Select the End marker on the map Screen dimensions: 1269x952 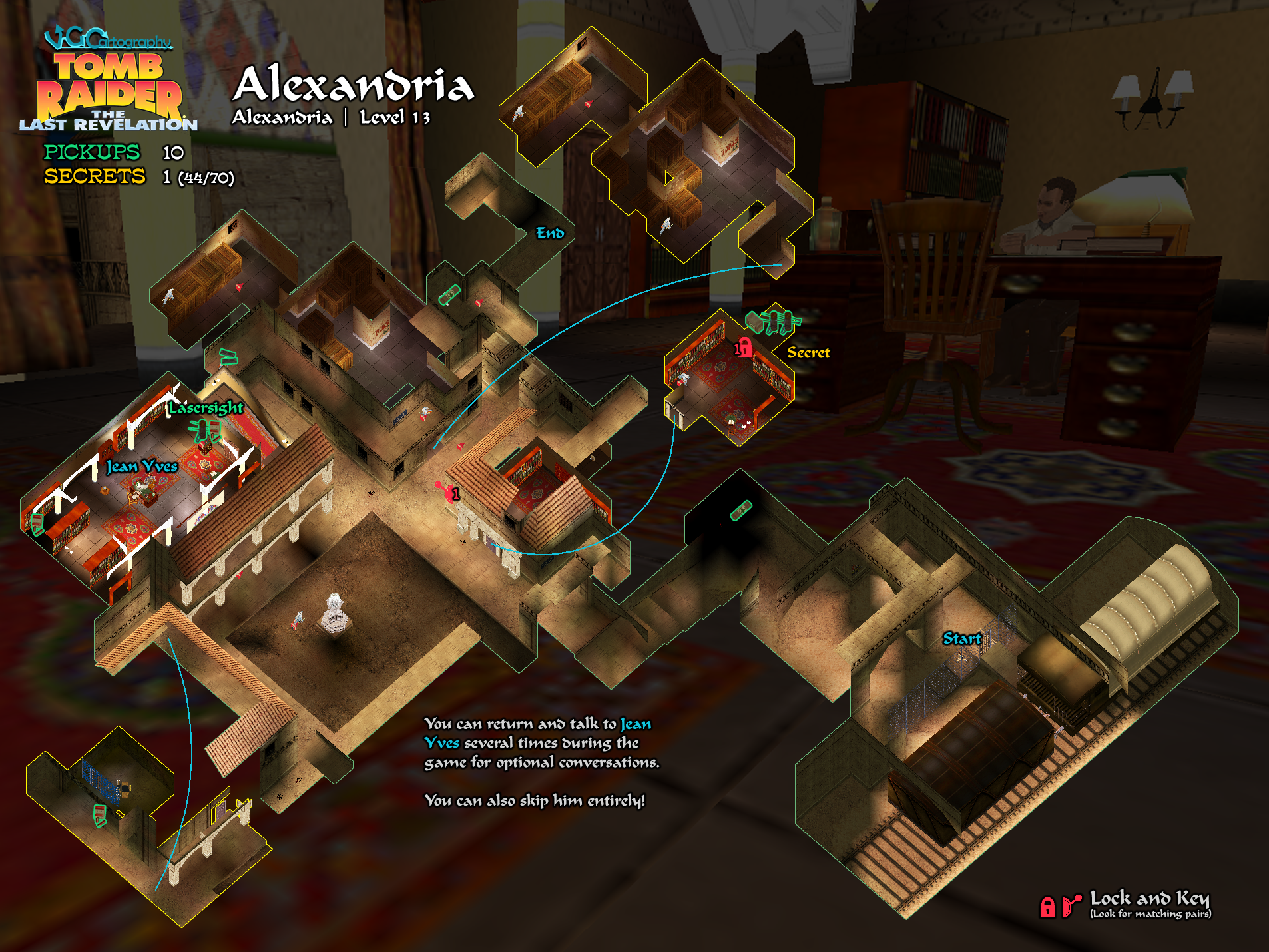(x=550, y=233)
